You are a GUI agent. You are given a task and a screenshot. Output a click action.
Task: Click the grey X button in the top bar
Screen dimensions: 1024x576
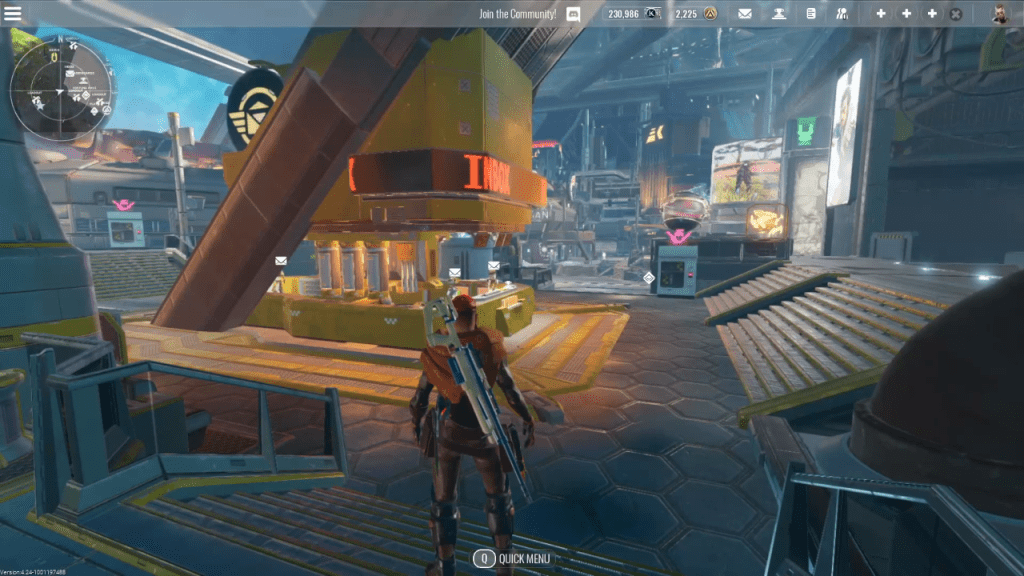956,14
